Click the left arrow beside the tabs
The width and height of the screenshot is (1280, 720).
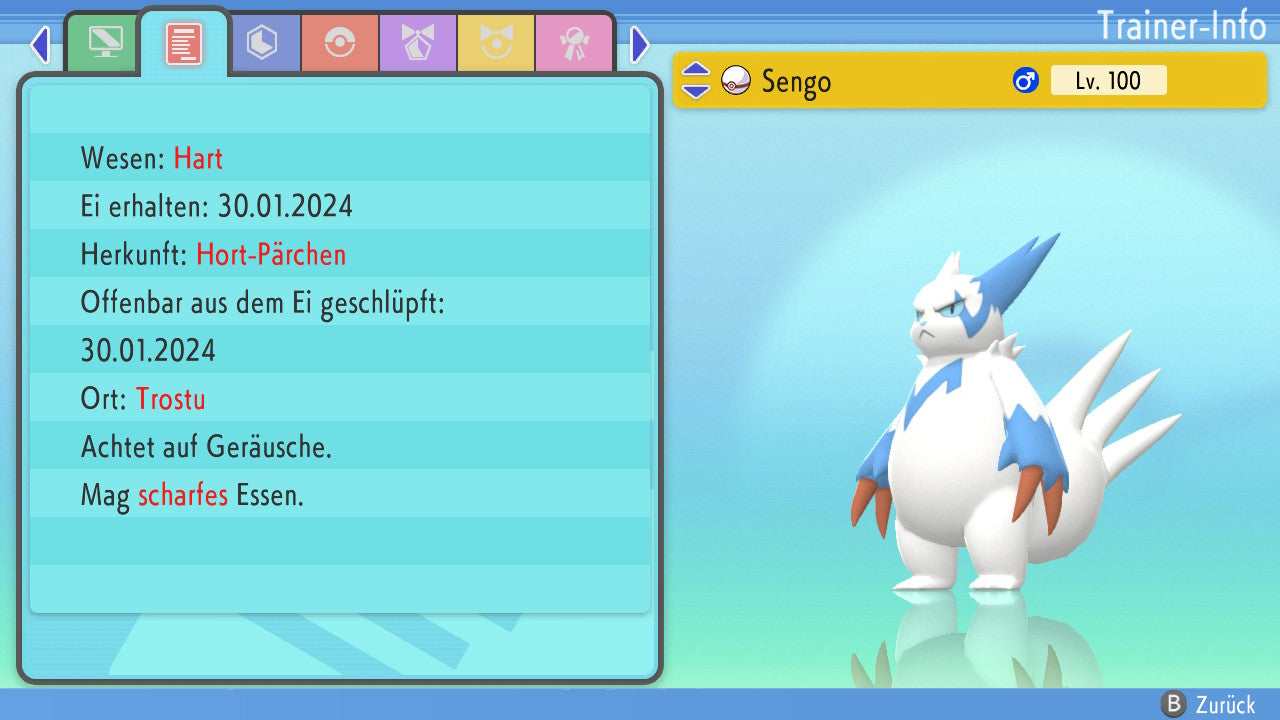point(40,45)
